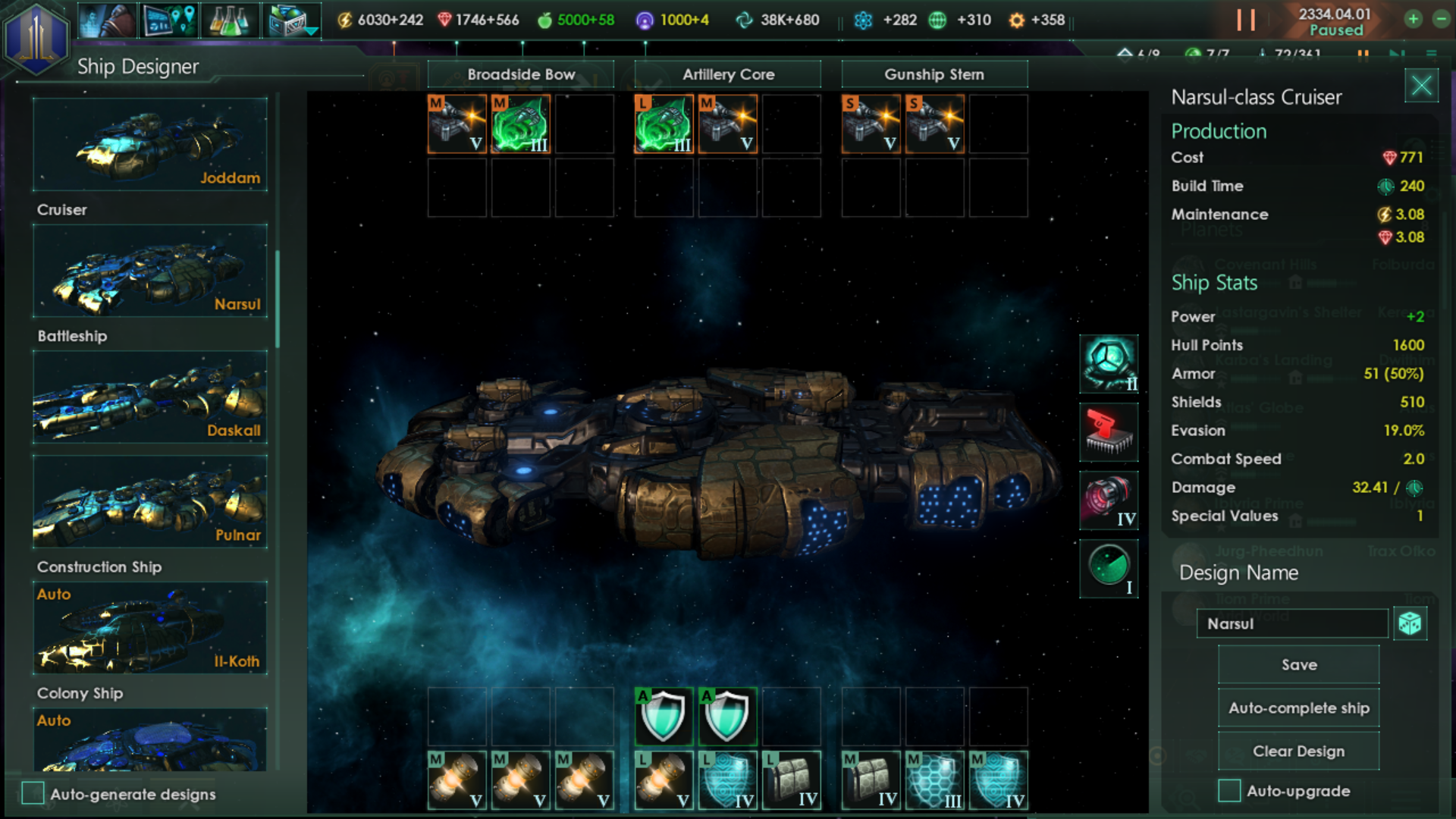Viewport: 1456px width, 819px height.
Task: Select the combat computer slot
Action: pyautogui.click(x=1109, y=432)
